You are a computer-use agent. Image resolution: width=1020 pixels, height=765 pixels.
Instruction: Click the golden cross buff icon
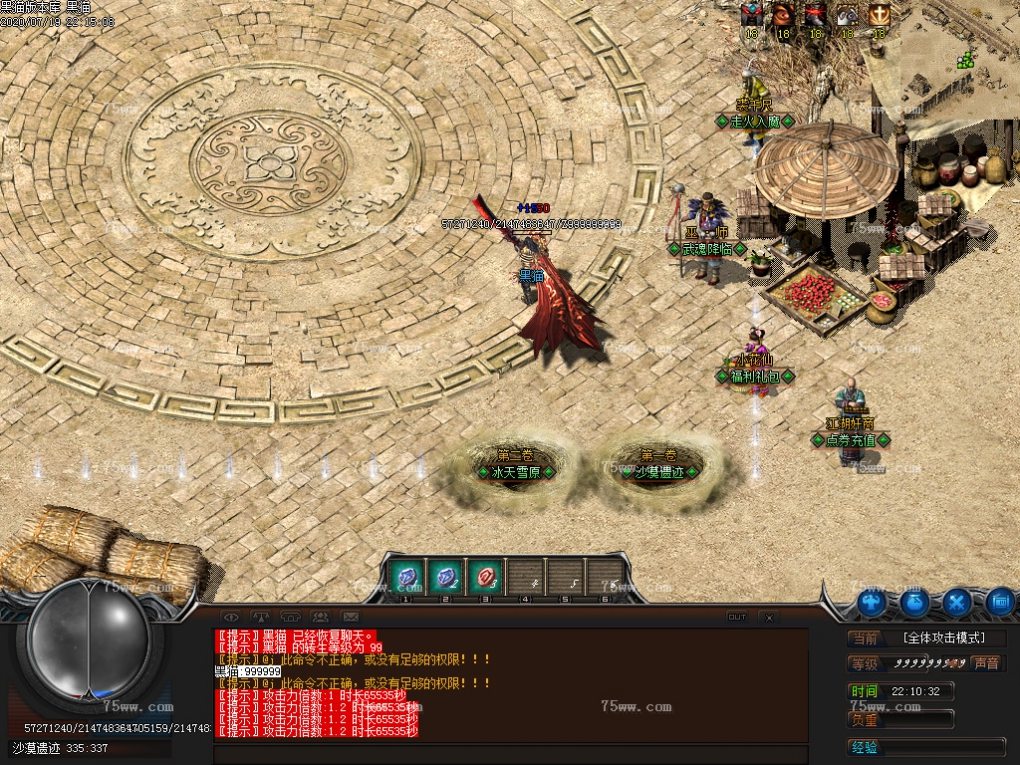(878, 15)
